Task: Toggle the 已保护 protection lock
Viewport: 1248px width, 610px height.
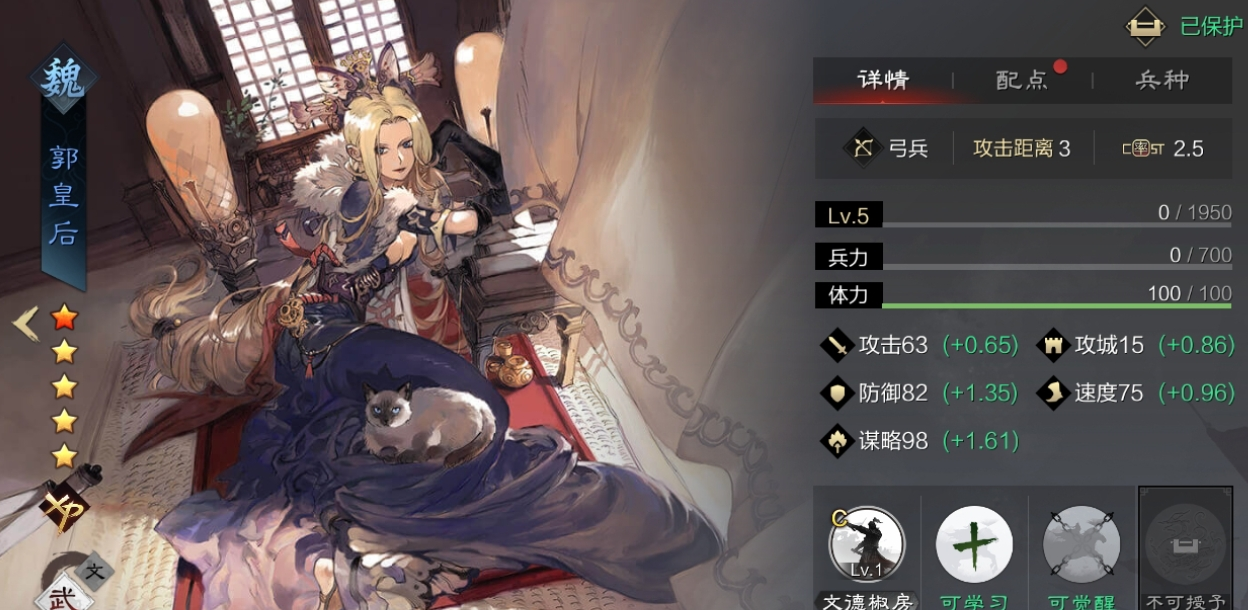Action: 1146,26
